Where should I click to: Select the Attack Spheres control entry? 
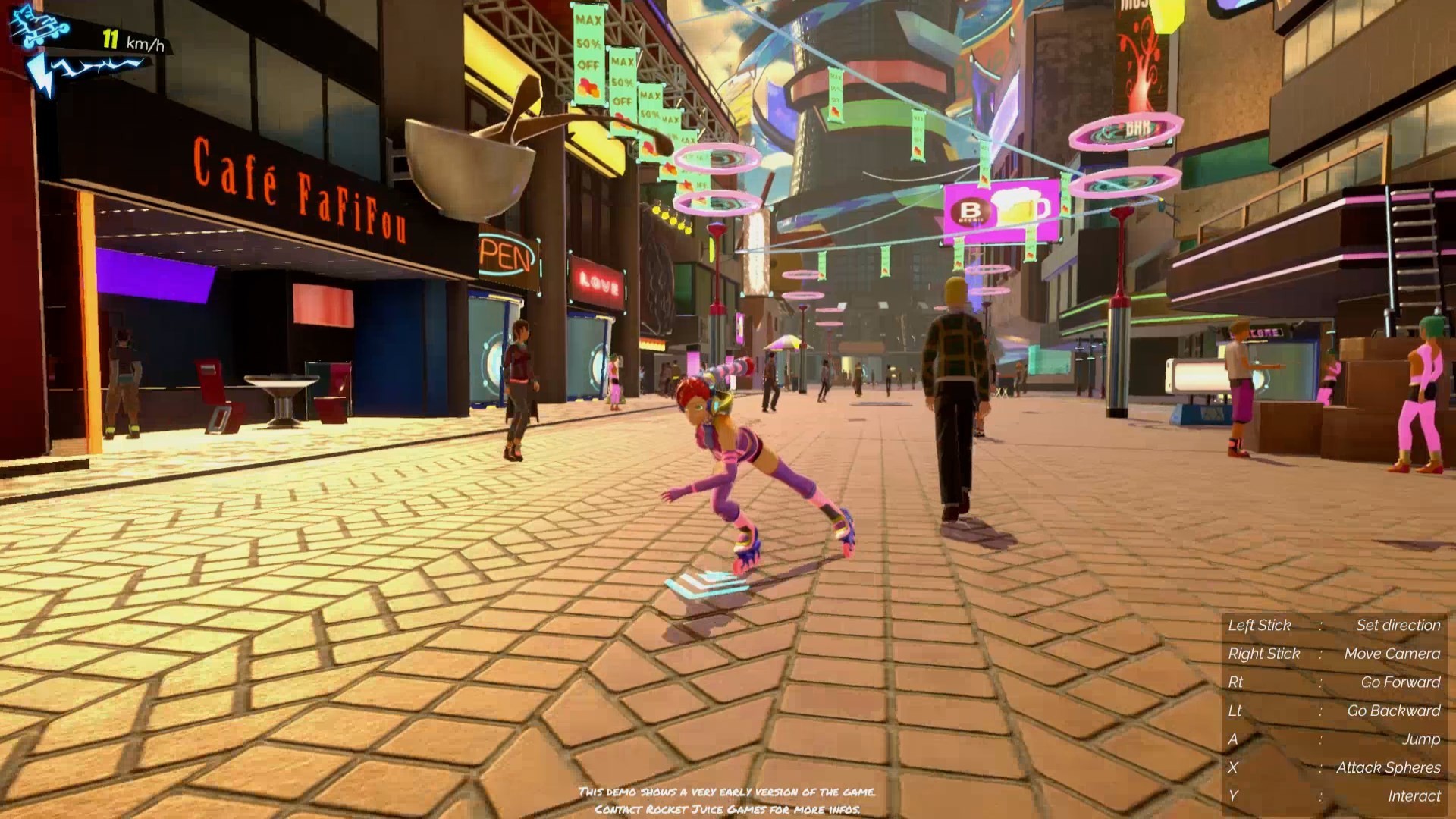1335,766
